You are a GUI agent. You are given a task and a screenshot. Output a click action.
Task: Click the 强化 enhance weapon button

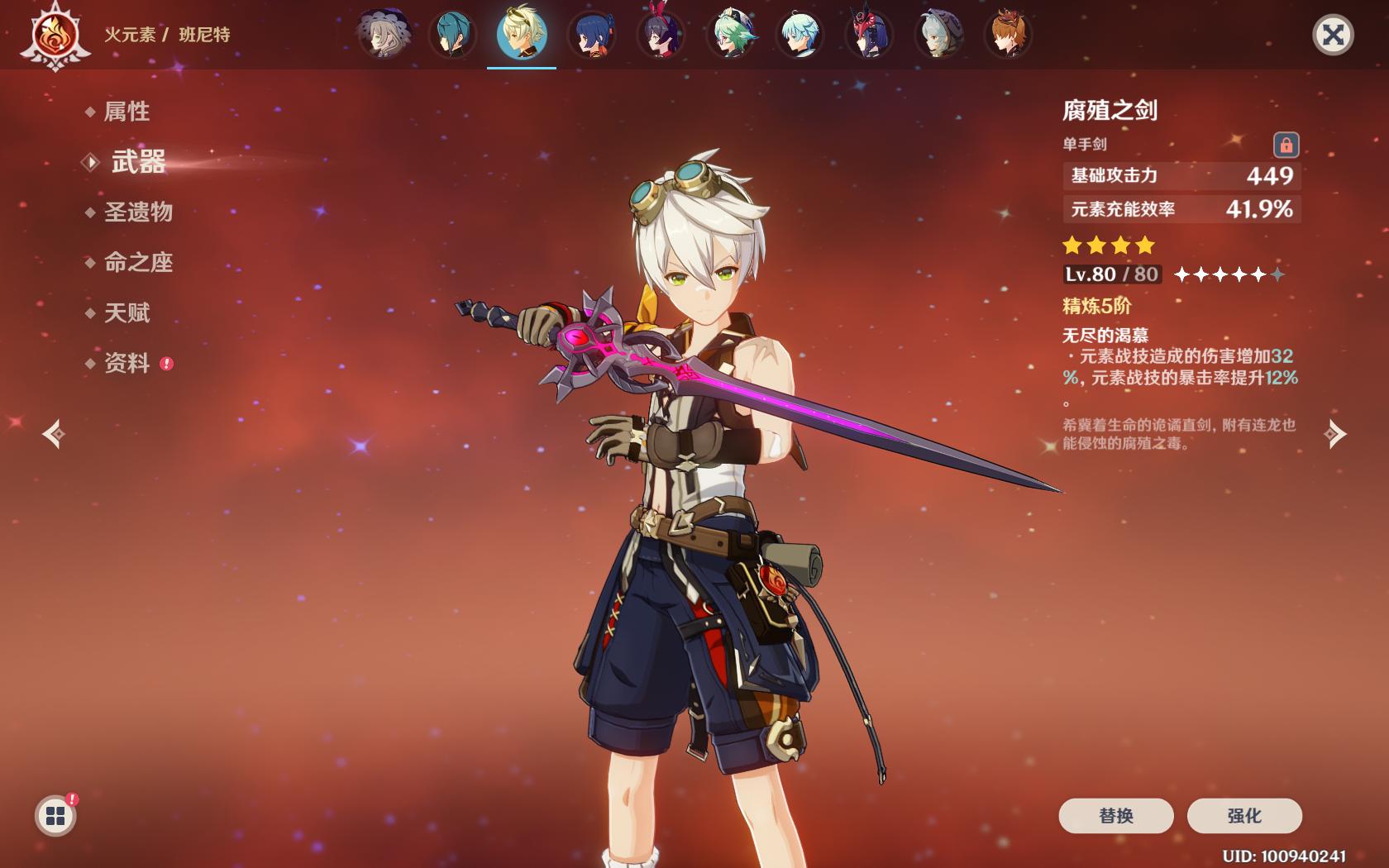pyautogui.click(x=1243, y=816)
